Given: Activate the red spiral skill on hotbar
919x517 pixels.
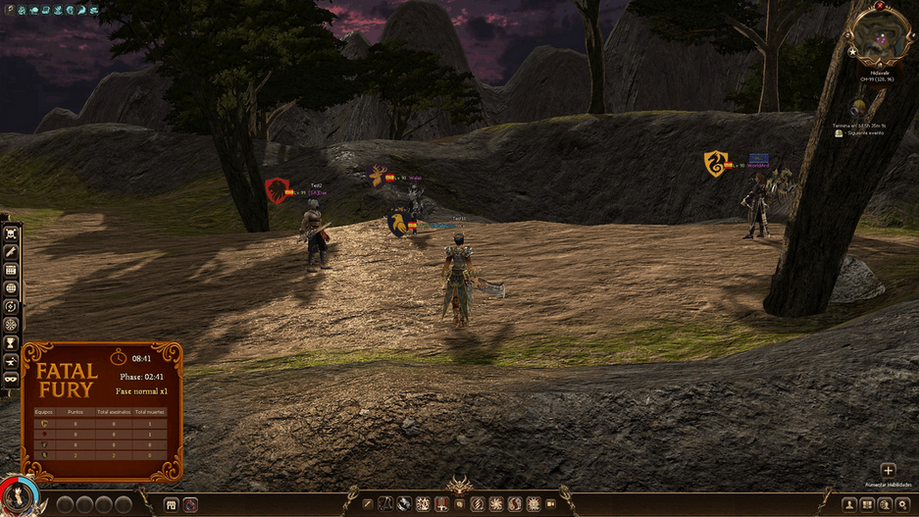Looking at the screenshot, I should click(477, 504).
